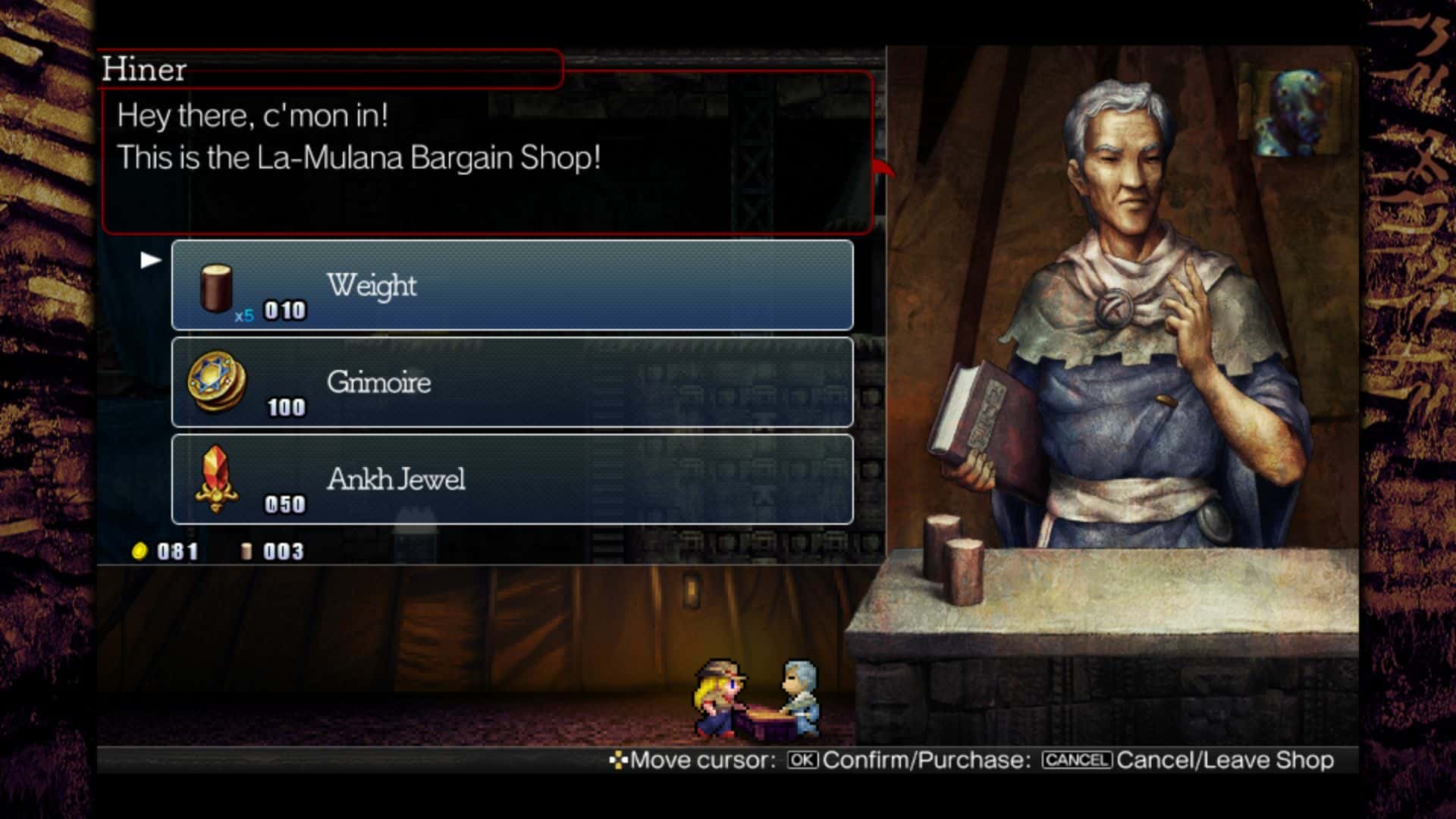Image resolution: width=1456 pixels, height=819 pixels.
Task: Select the Ankh Jewel shop listing row
Action: pyautogui.click(x=512, y=479)
